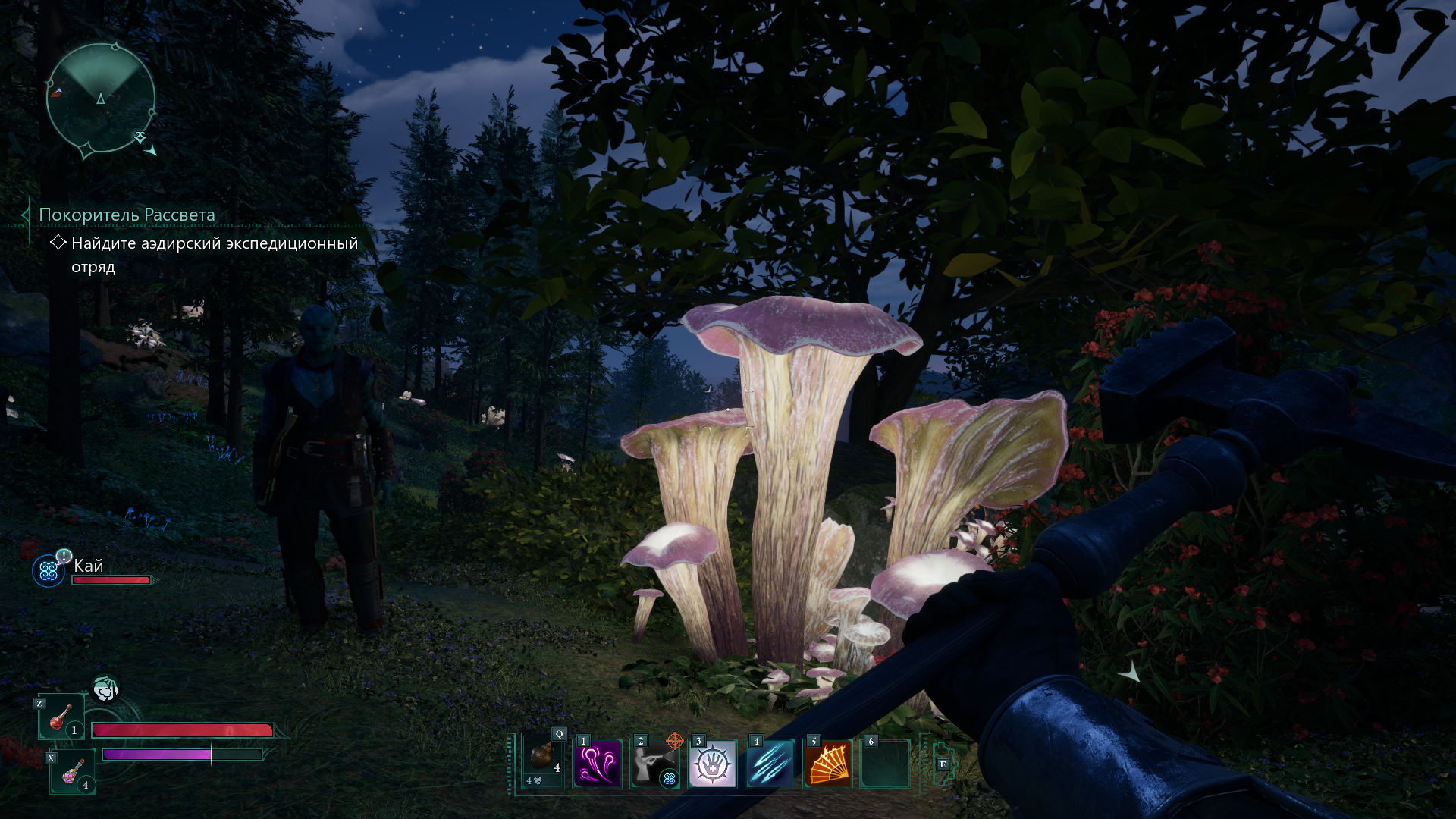Activate the purple swirling wisps ability
Image resolution: width=1456 pixels, height=819 pixels.
pos(598,764)
